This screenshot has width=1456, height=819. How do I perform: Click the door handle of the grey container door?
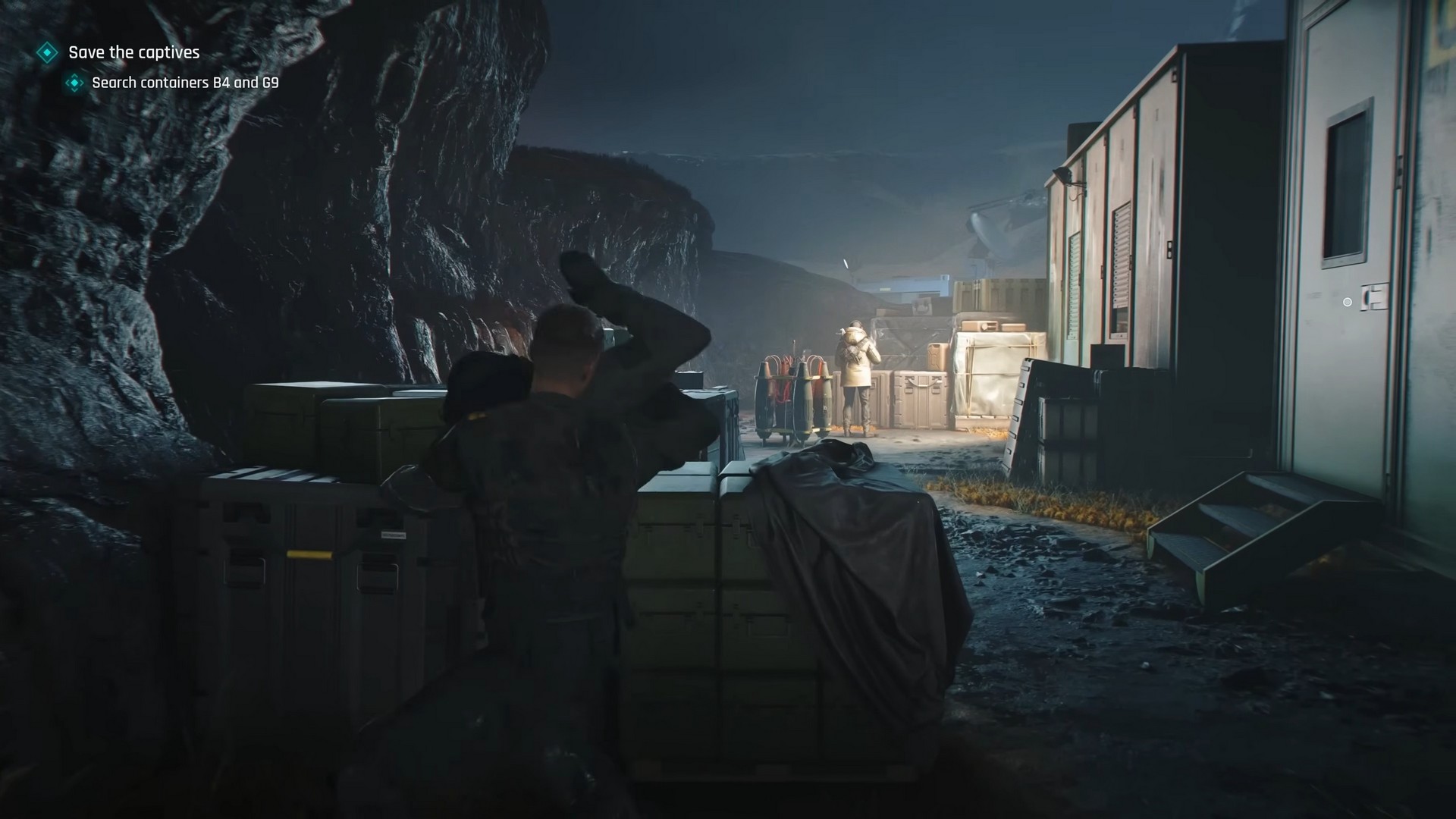pyautogui.click(x=1373, y=298)
